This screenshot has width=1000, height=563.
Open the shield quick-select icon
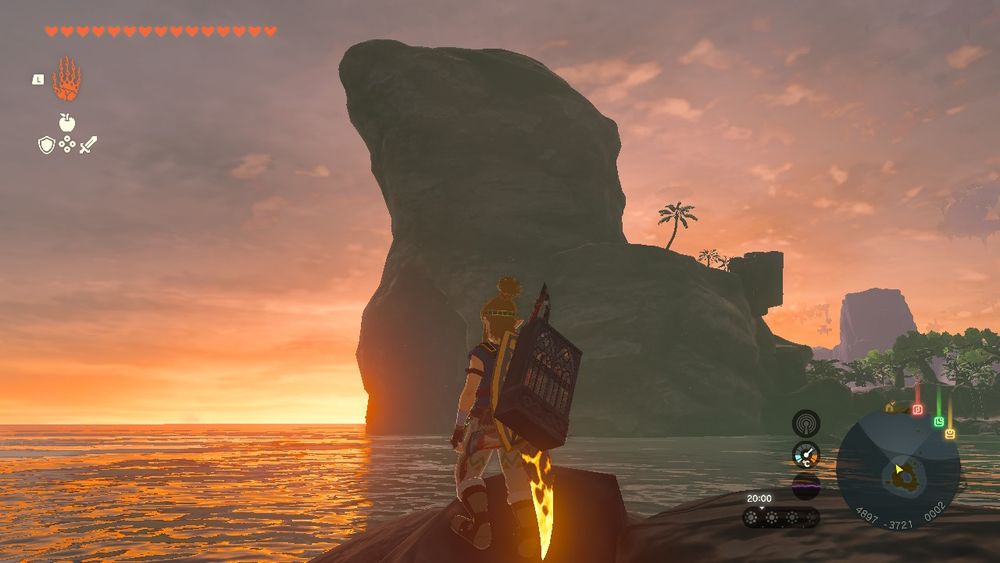[x=46, y=146]
